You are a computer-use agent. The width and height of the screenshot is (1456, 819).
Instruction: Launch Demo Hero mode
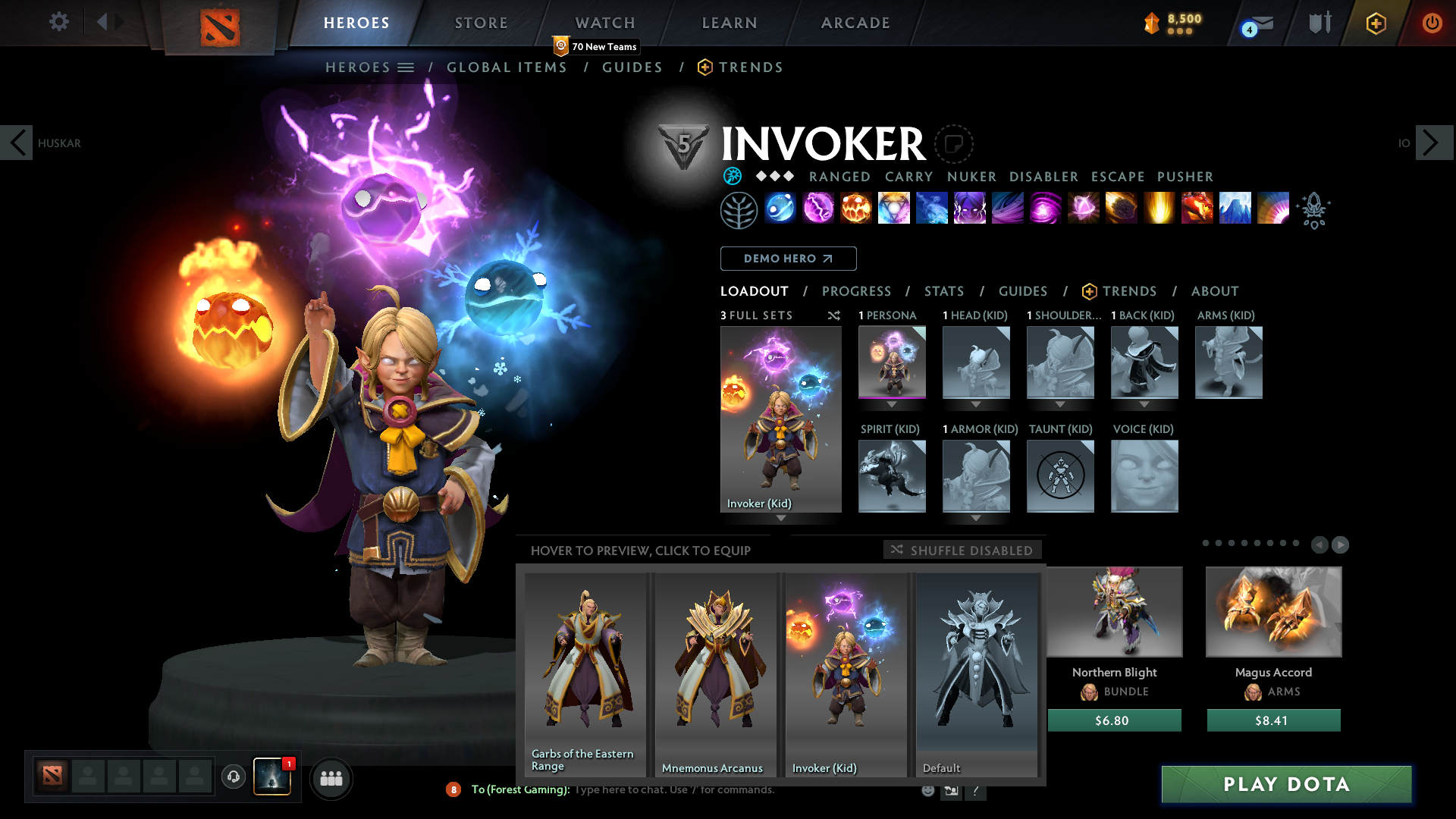788,259
